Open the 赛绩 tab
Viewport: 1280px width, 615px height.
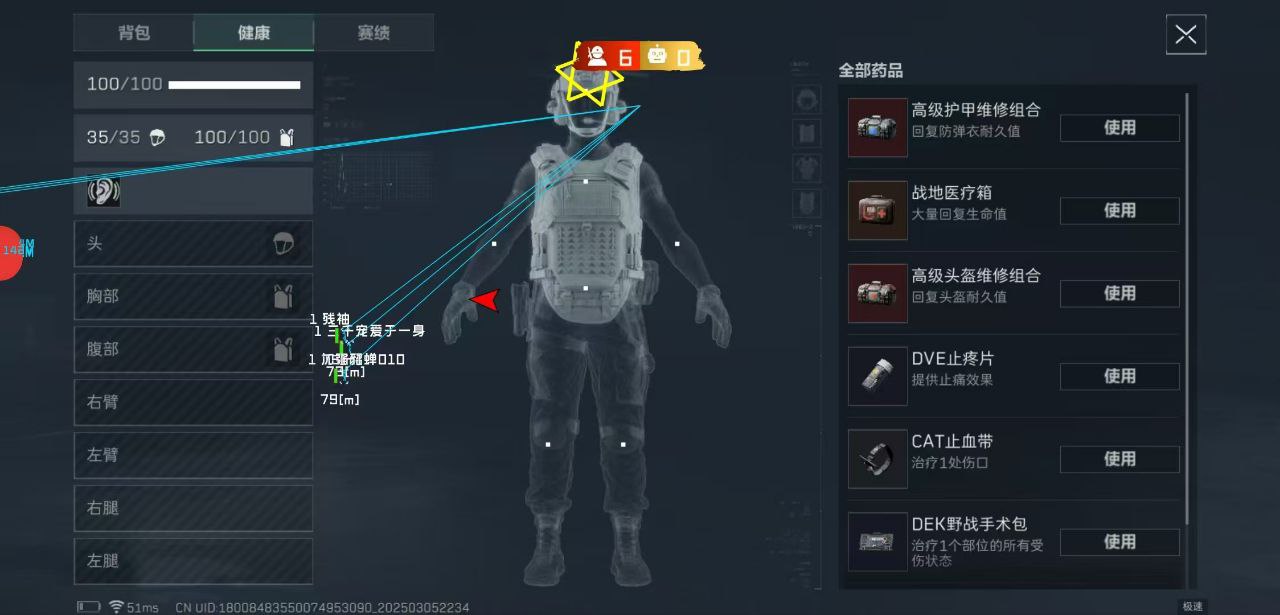tap(373, 33)
